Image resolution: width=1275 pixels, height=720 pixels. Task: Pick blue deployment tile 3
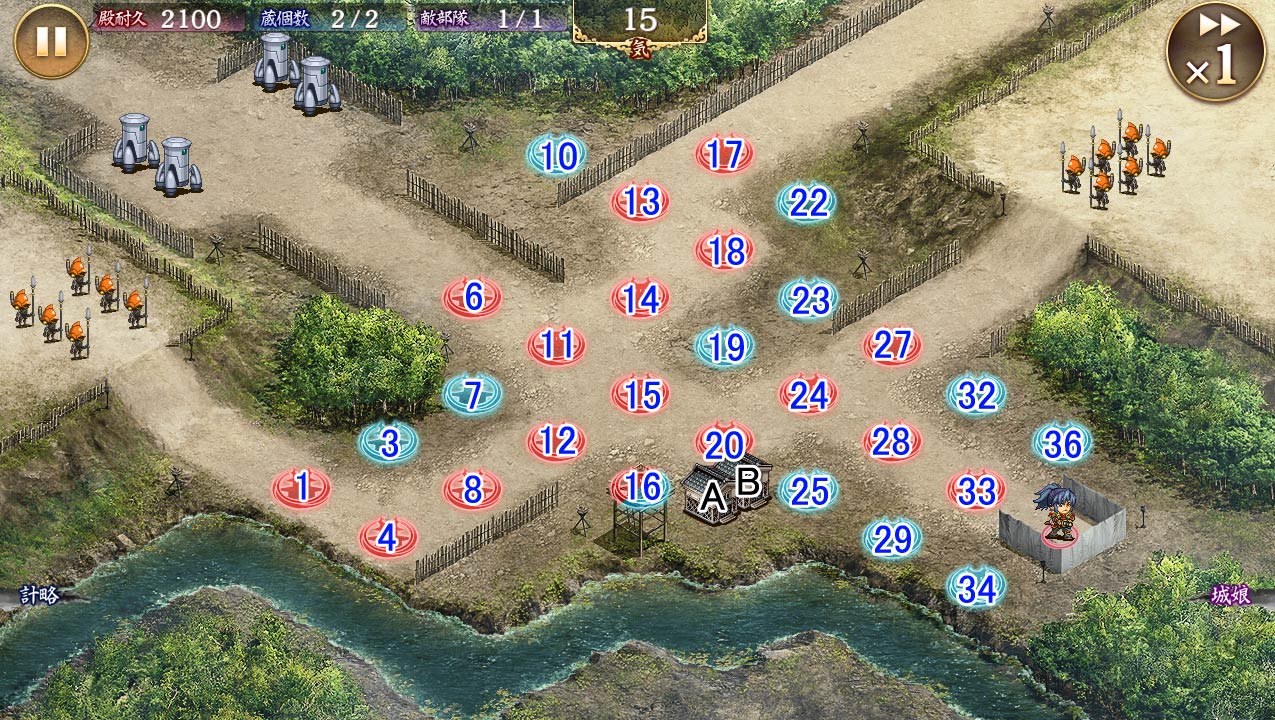pyautogui.click(x=389, y=443)
